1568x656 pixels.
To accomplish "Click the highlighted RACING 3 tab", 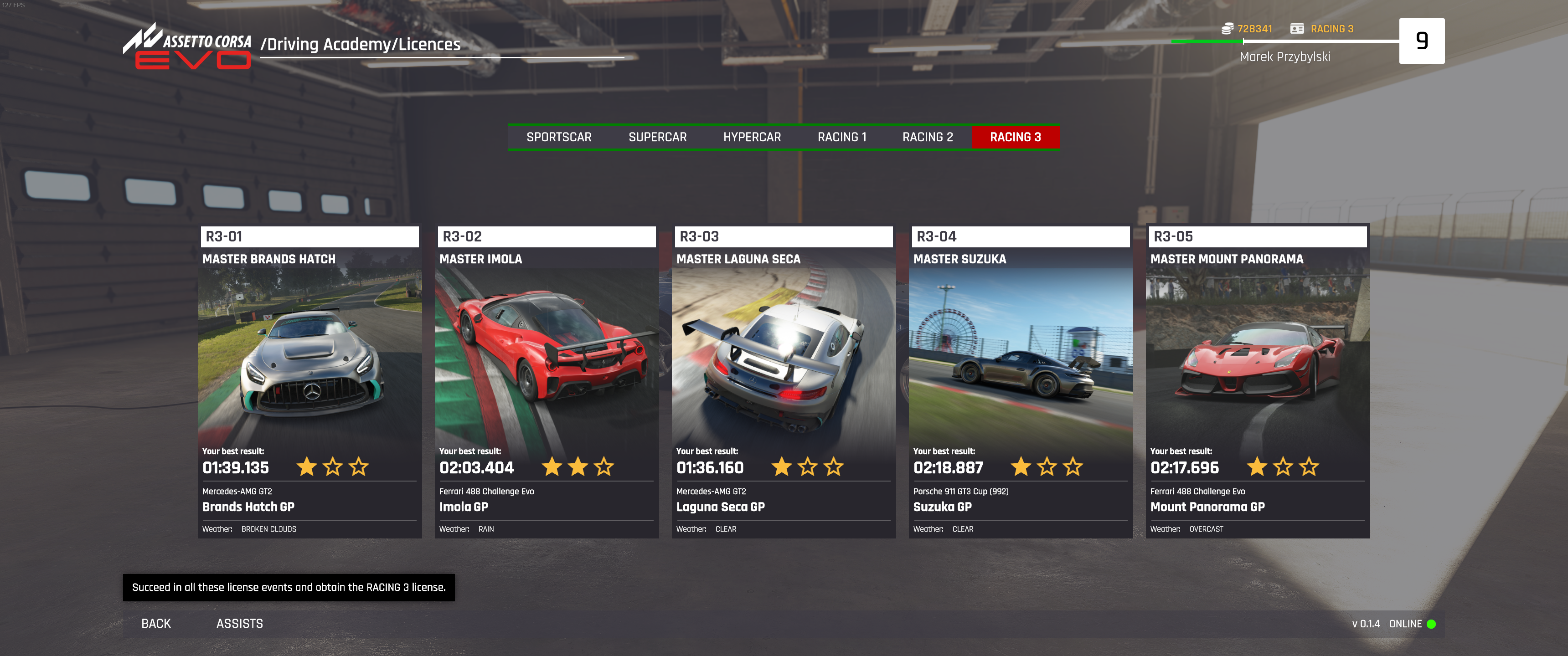I will pos(1015,138).
